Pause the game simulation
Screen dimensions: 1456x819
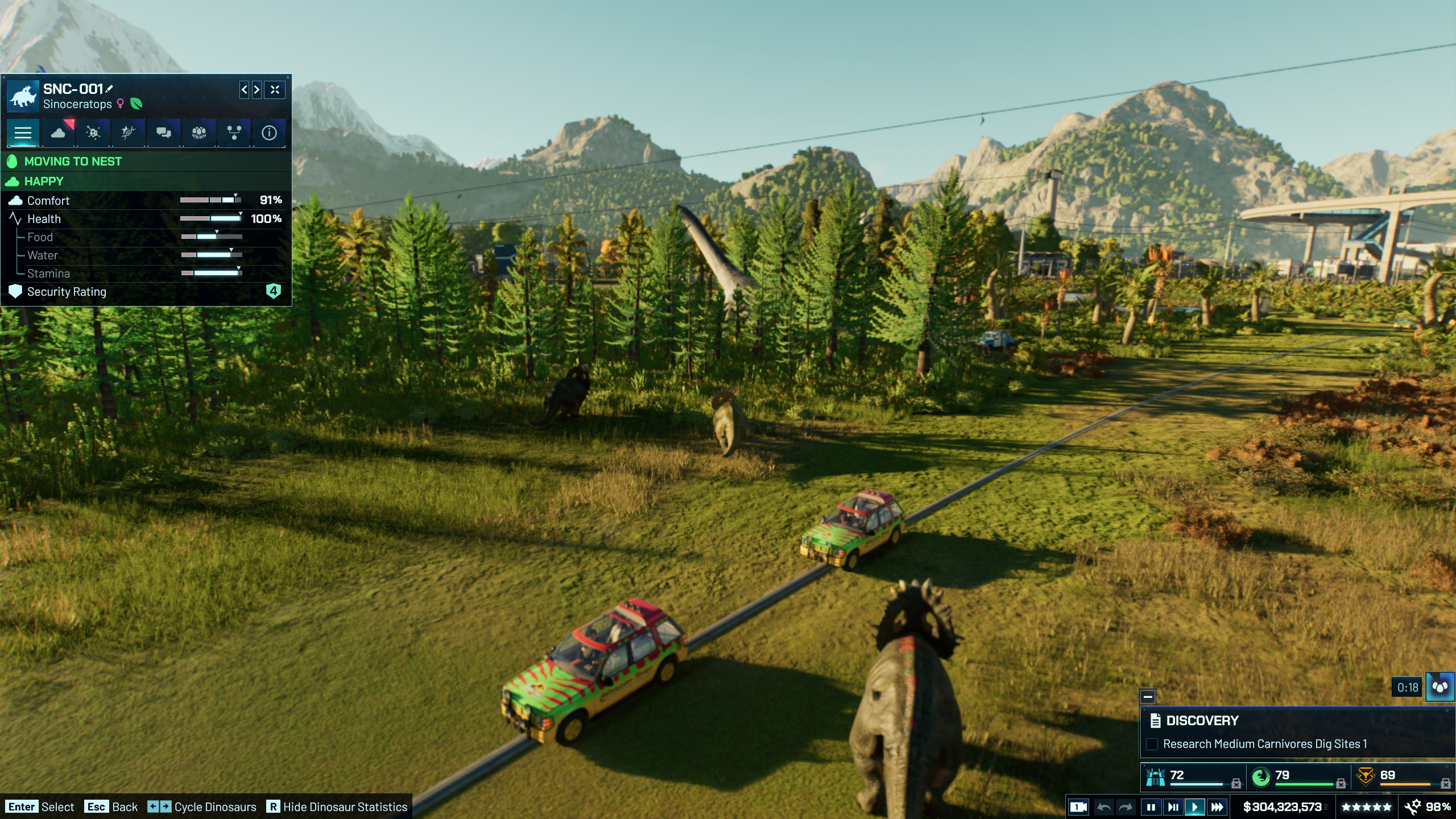[1151, 807]
